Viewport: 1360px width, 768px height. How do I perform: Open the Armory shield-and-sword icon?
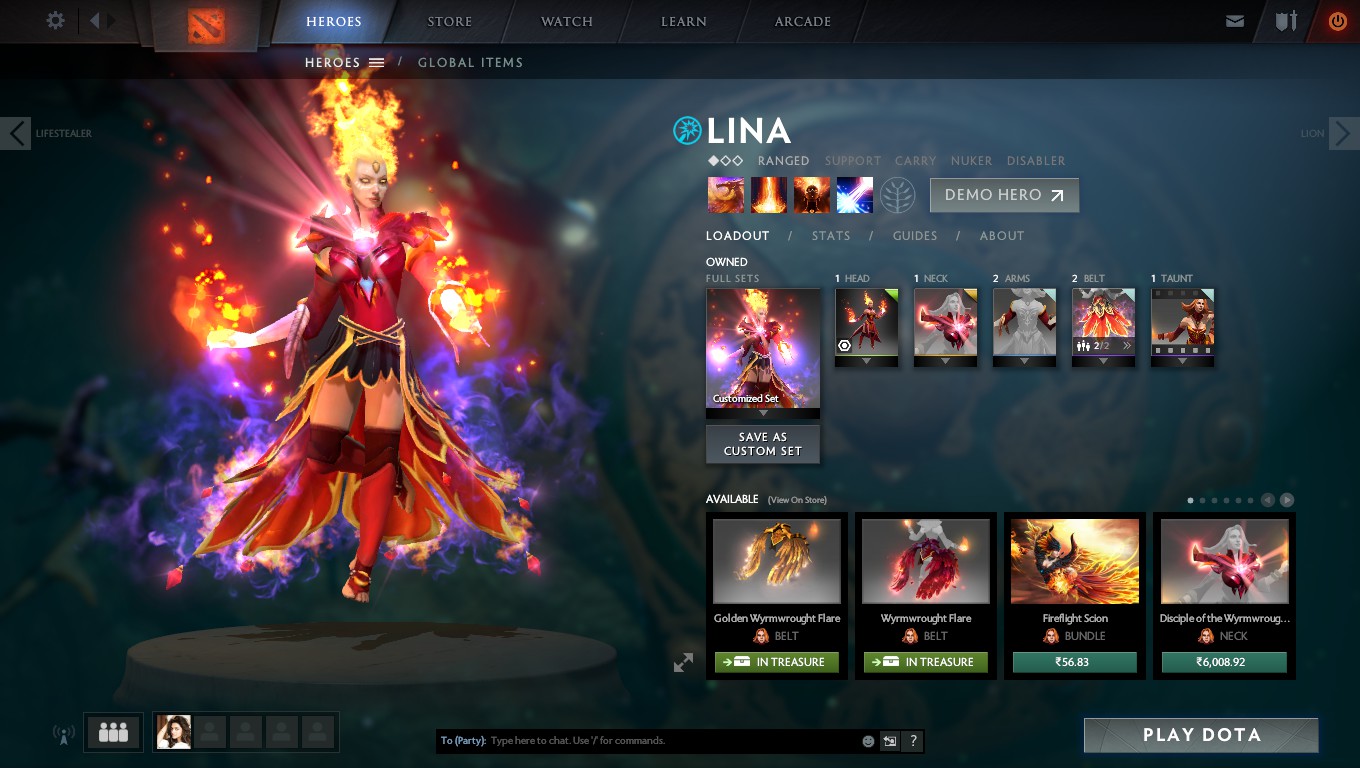click(x=1286, y=20)
